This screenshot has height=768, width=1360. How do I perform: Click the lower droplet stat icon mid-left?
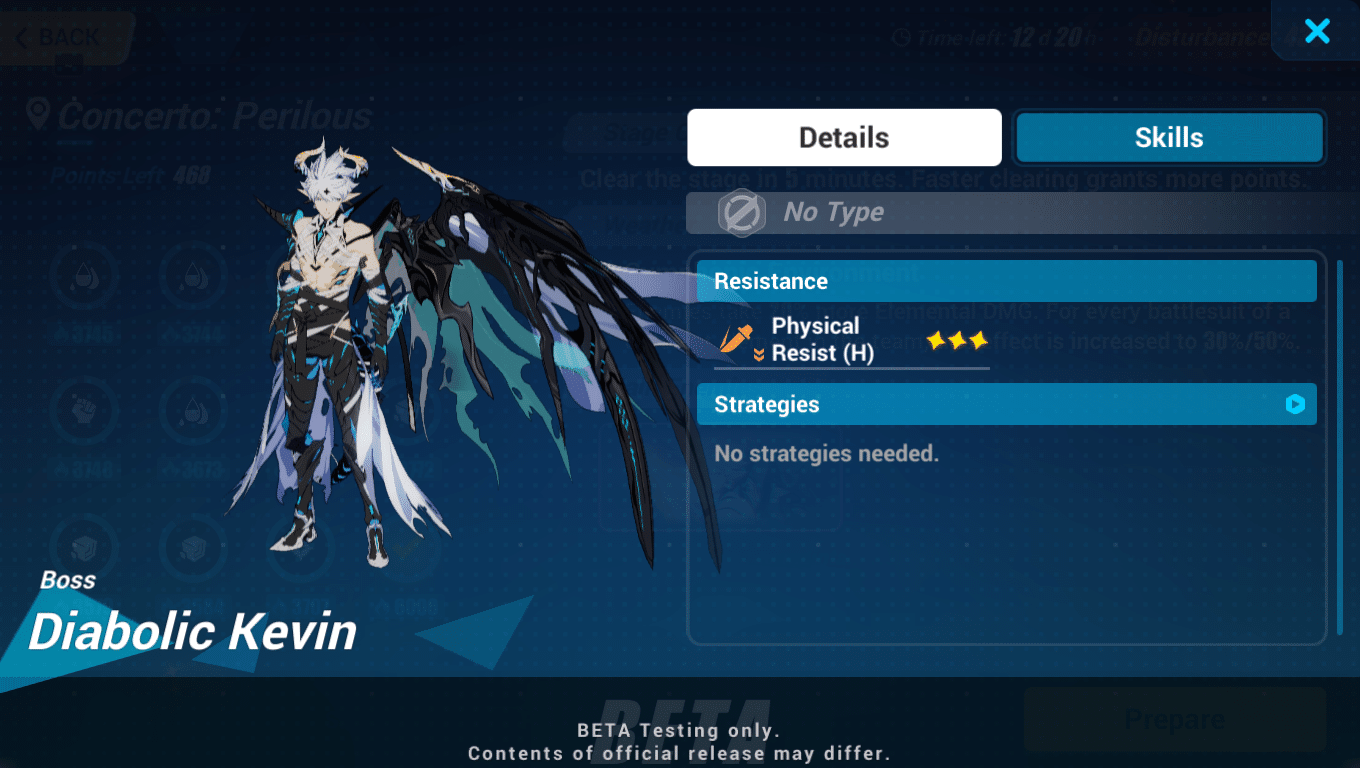coord(193,413)
